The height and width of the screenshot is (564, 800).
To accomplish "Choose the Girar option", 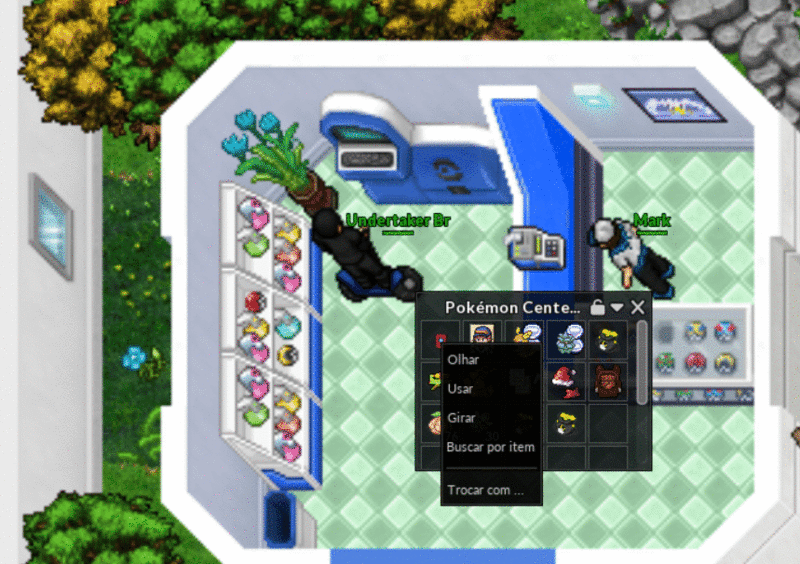I will [x=461, y=418].
